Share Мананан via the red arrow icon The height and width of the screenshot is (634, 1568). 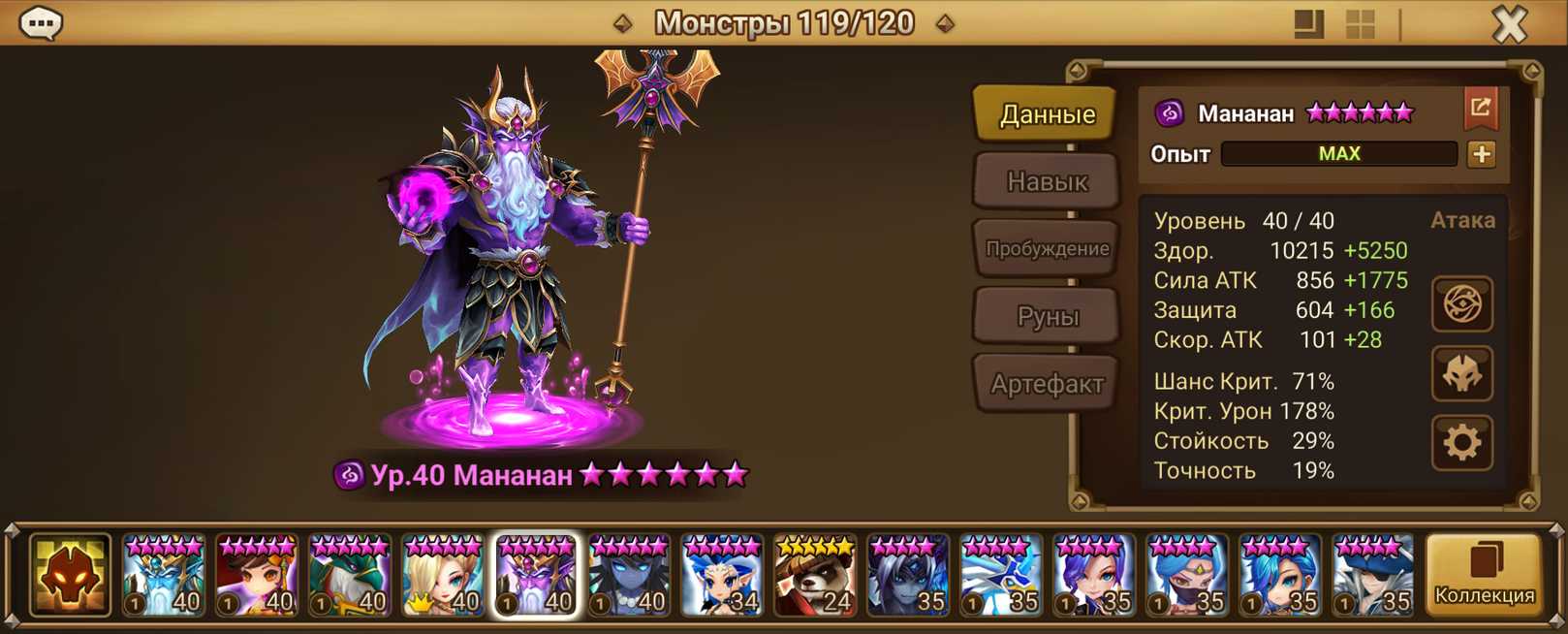1480,109
